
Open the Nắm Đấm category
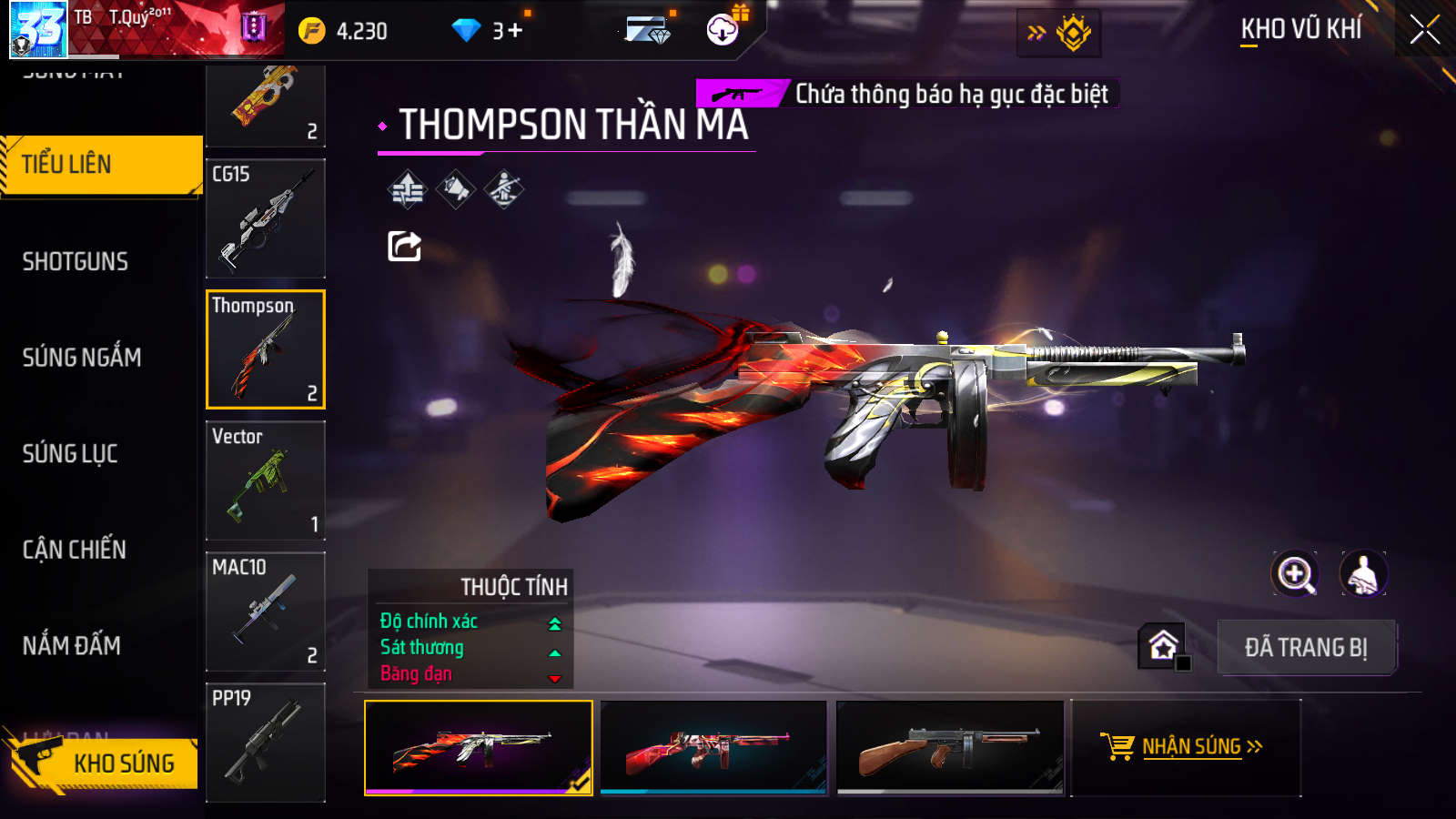coord(72,646)
